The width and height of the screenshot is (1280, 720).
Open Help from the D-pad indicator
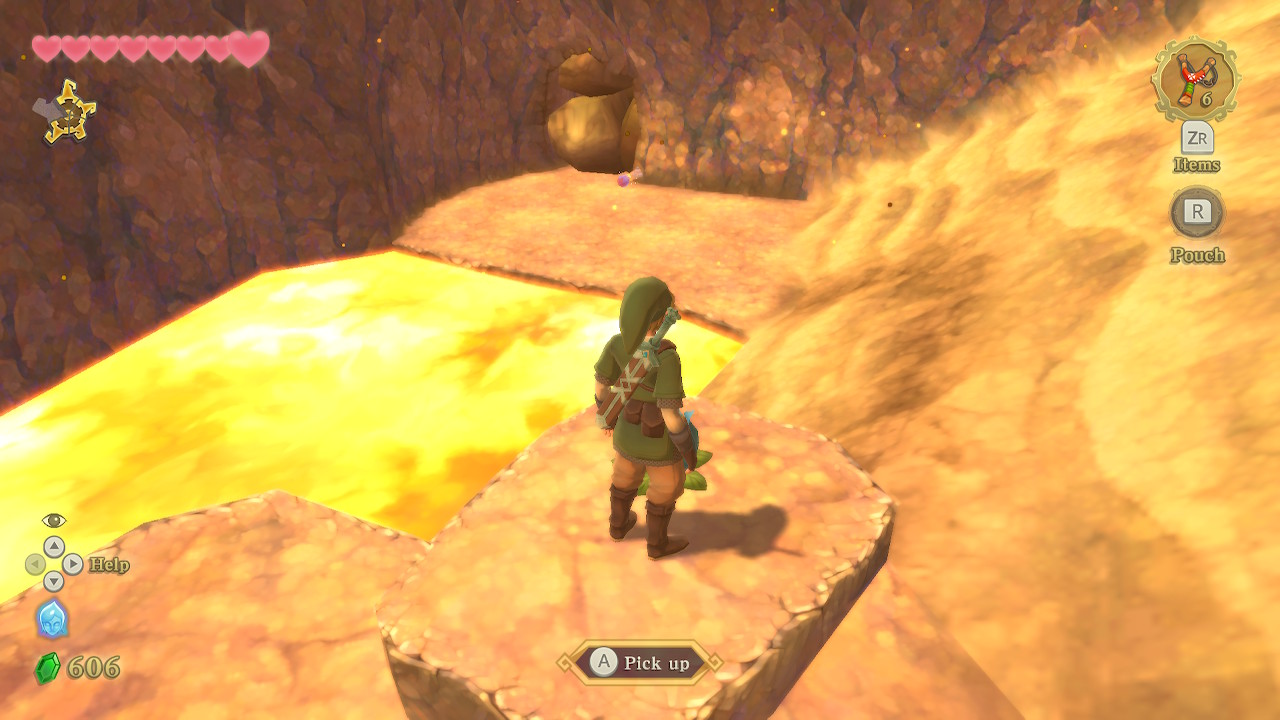point(54,565)
